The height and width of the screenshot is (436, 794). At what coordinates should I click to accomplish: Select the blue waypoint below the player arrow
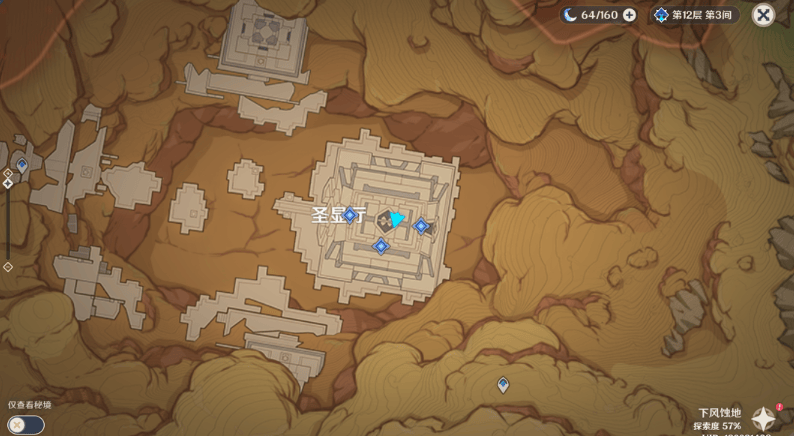pos(381,246)
